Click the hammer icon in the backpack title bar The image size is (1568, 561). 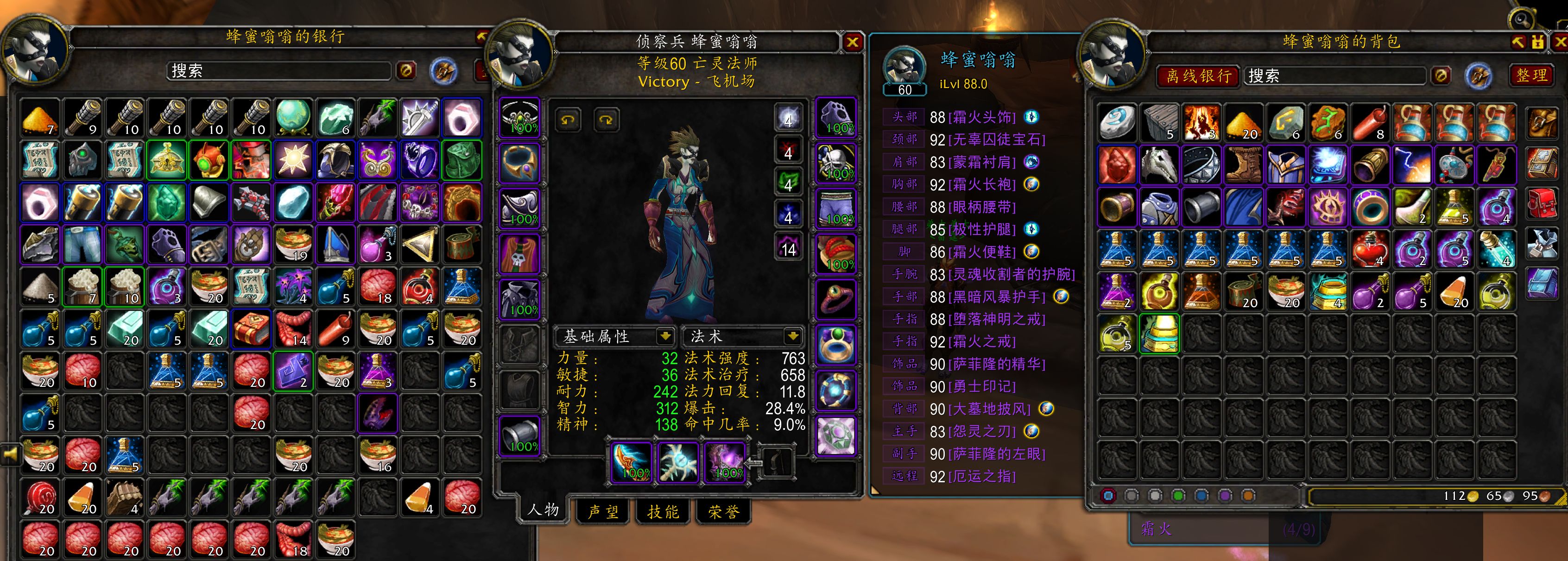(1519, 42)
